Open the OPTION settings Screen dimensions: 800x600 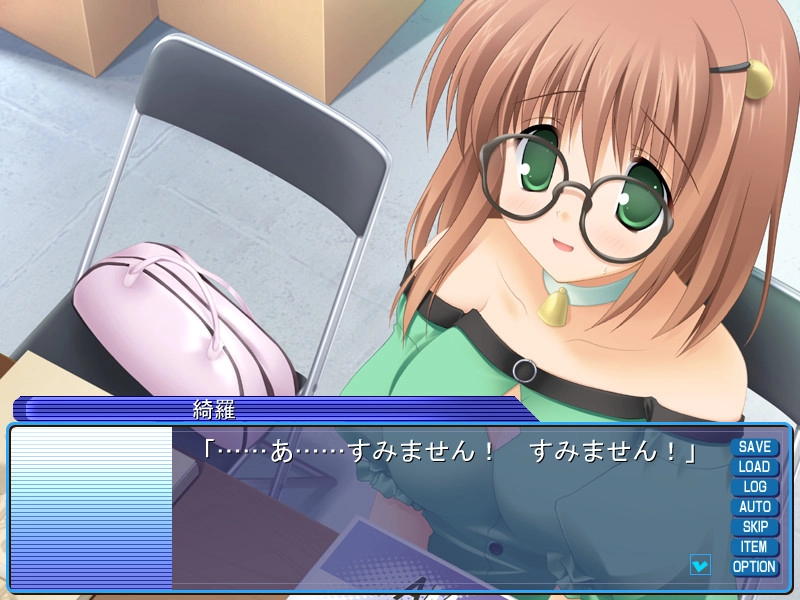pyautogui.click(x=754, y=567)
